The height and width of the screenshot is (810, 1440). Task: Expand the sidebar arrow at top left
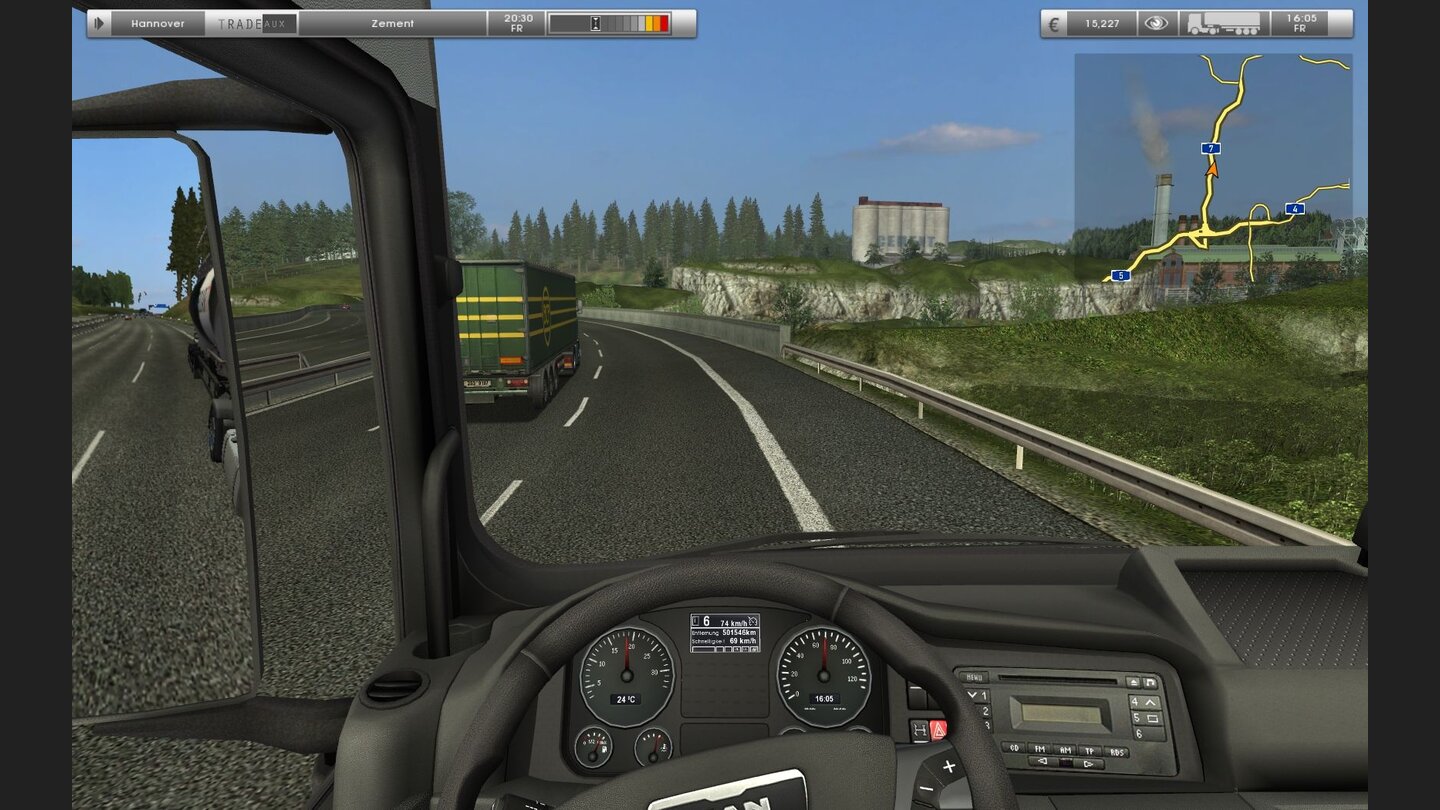pyautogui.click(x=97, y=22)
